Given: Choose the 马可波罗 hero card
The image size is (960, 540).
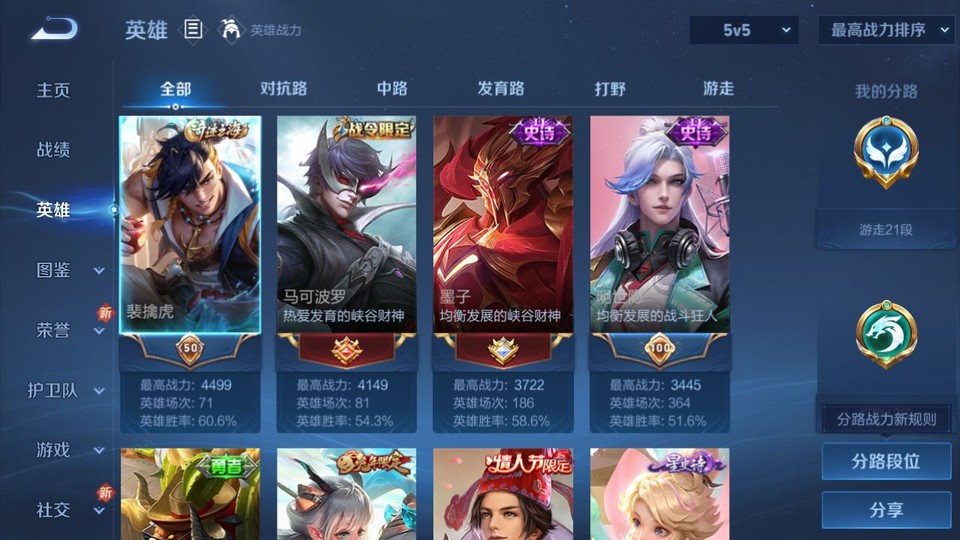Looking at the screenshot, I should pyautogui.click(x=346, y=225).
